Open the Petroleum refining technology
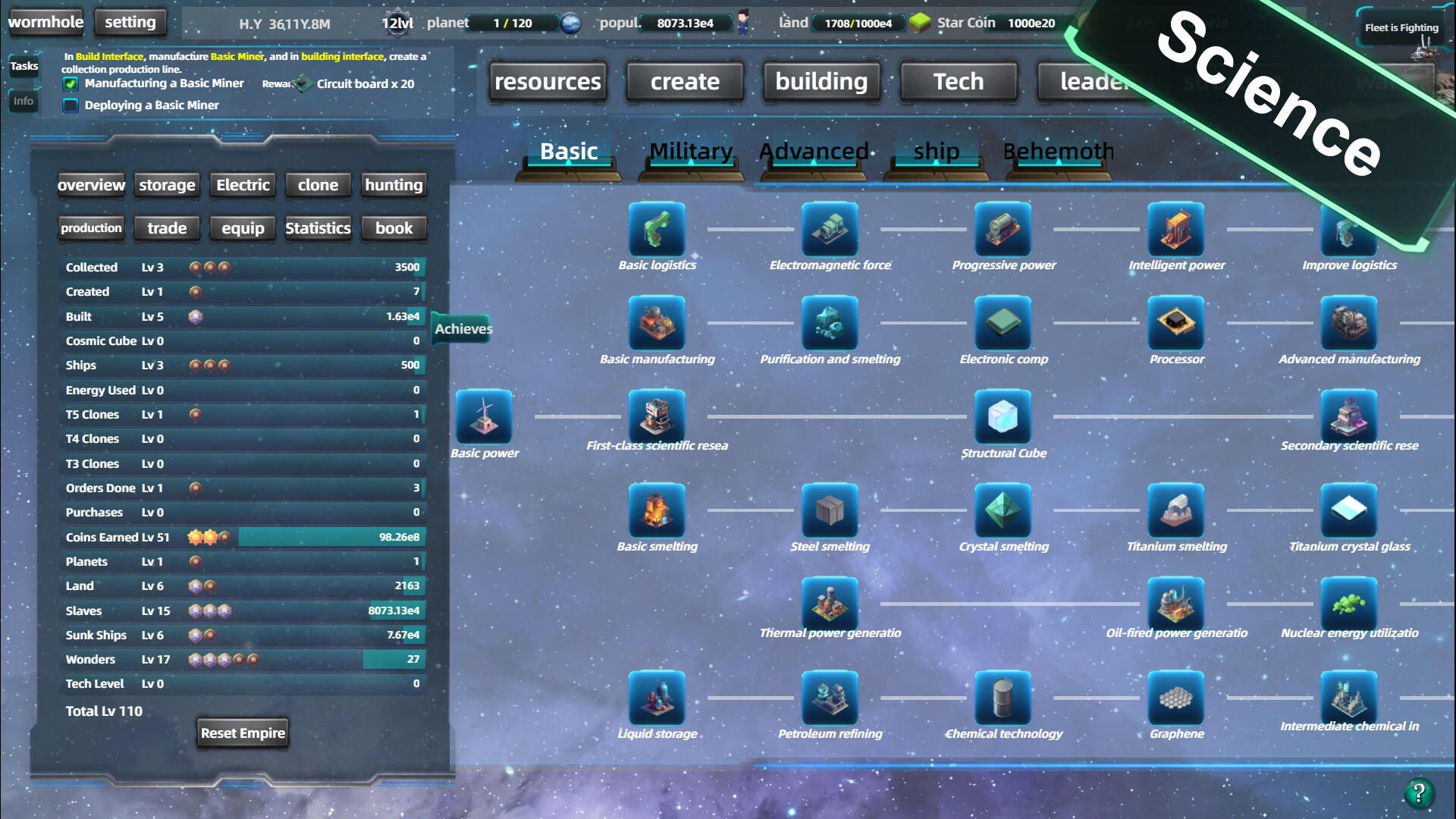Viewport: 1456px width, 819px height. click(x=830, y=698)
